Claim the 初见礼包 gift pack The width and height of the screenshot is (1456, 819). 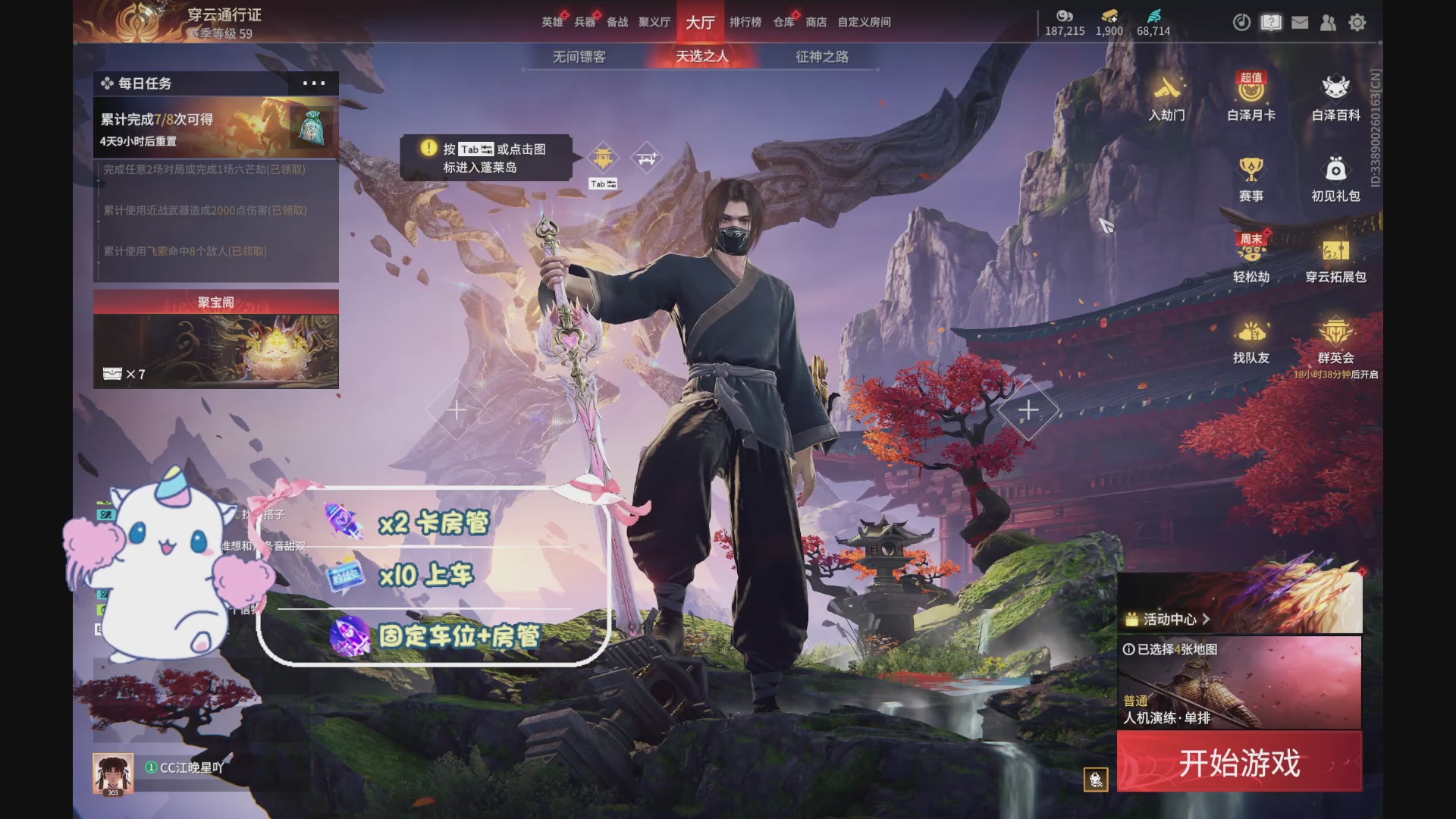tap(1337, 182)
